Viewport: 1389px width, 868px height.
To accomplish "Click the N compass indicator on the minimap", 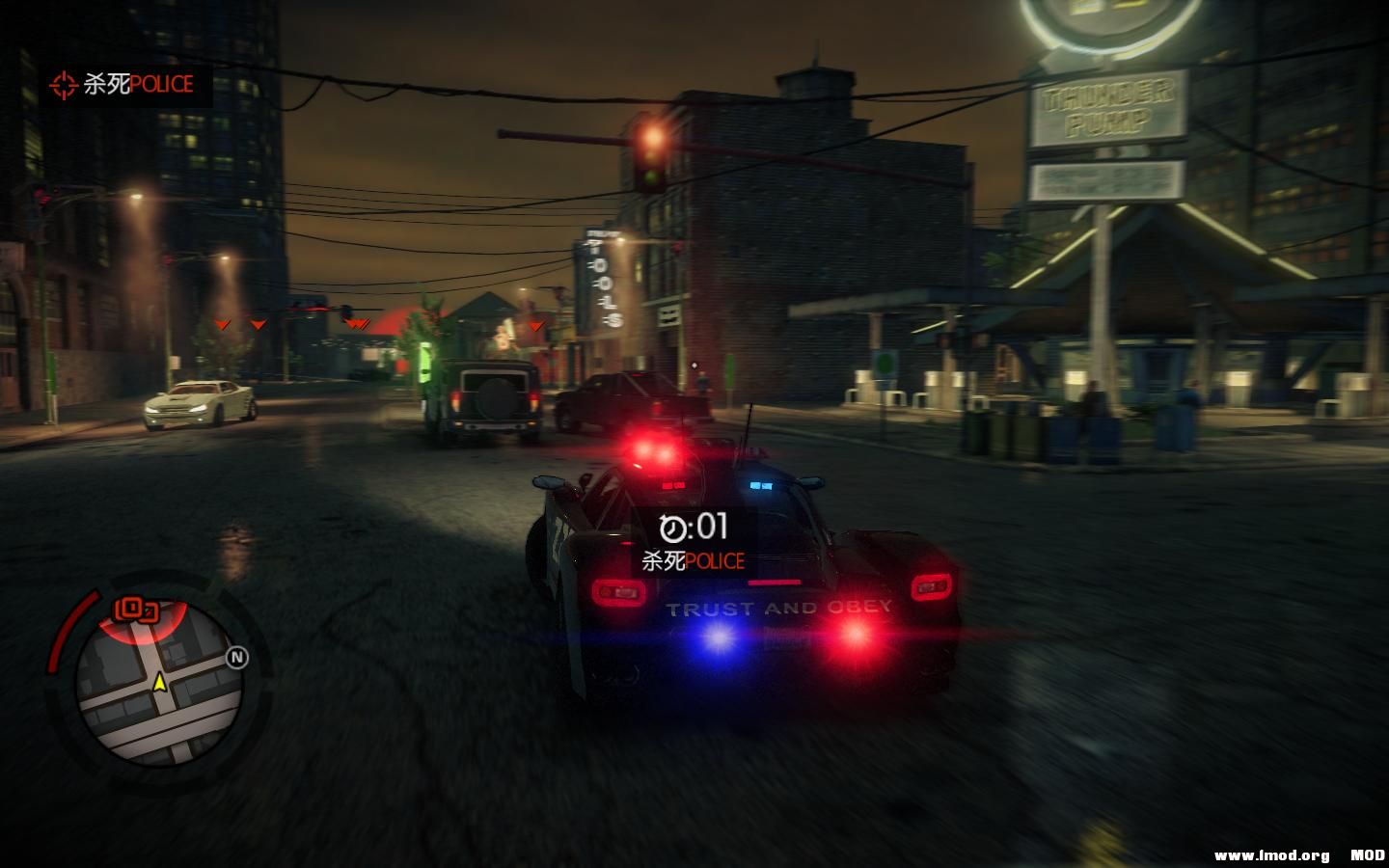I will click(x=235, y=658).
